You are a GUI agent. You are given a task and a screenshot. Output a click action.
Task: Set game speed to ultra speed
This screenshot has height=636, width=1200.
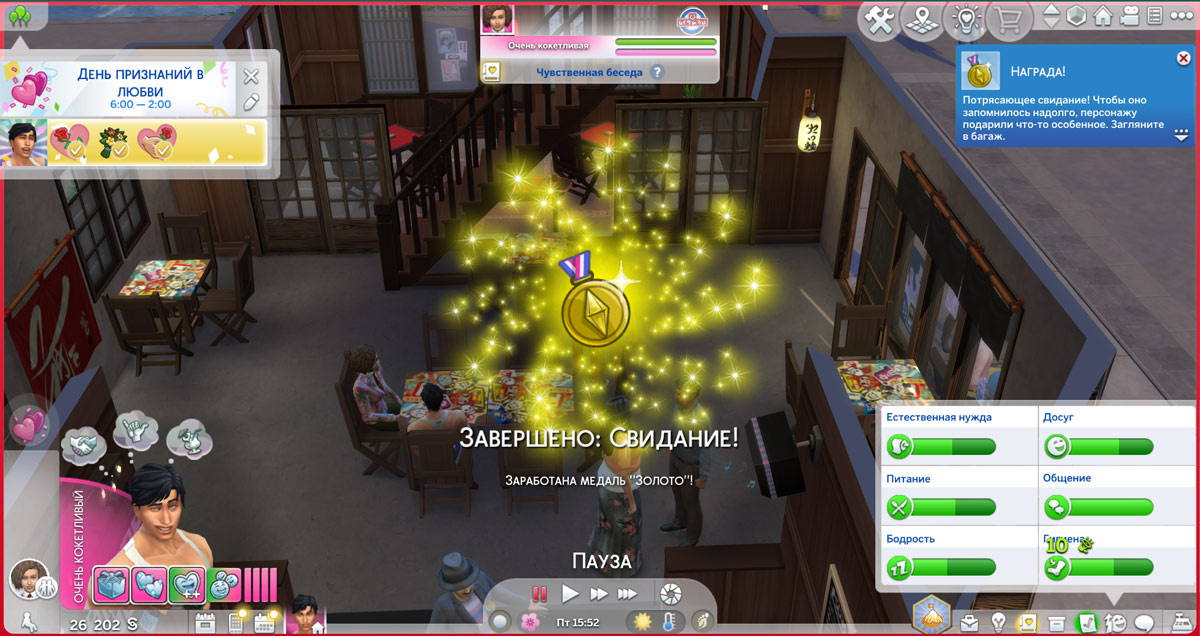coord(627,594)
